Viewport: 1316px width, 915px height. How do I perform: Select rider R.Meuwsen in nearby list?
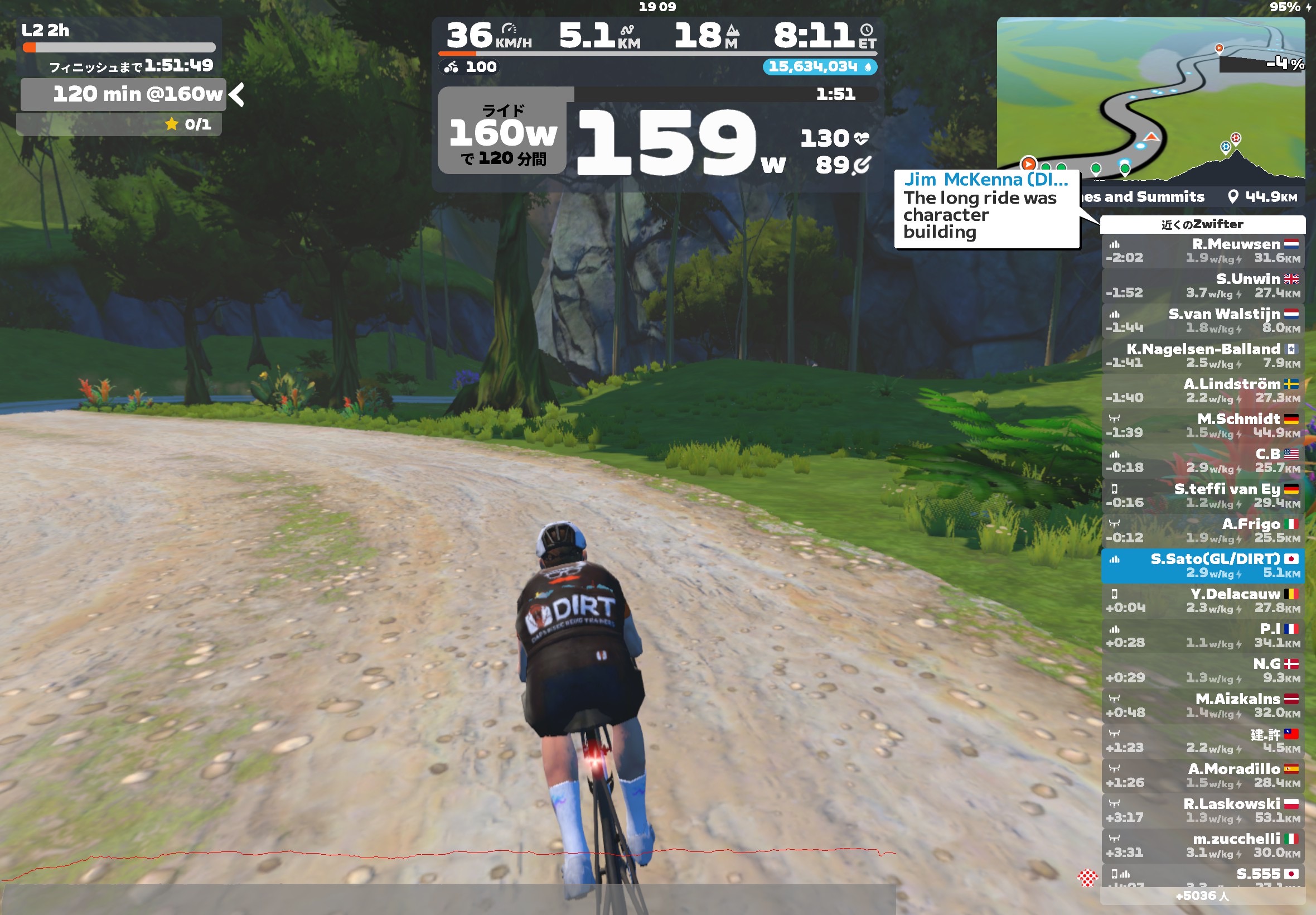tap(1203, 251)
